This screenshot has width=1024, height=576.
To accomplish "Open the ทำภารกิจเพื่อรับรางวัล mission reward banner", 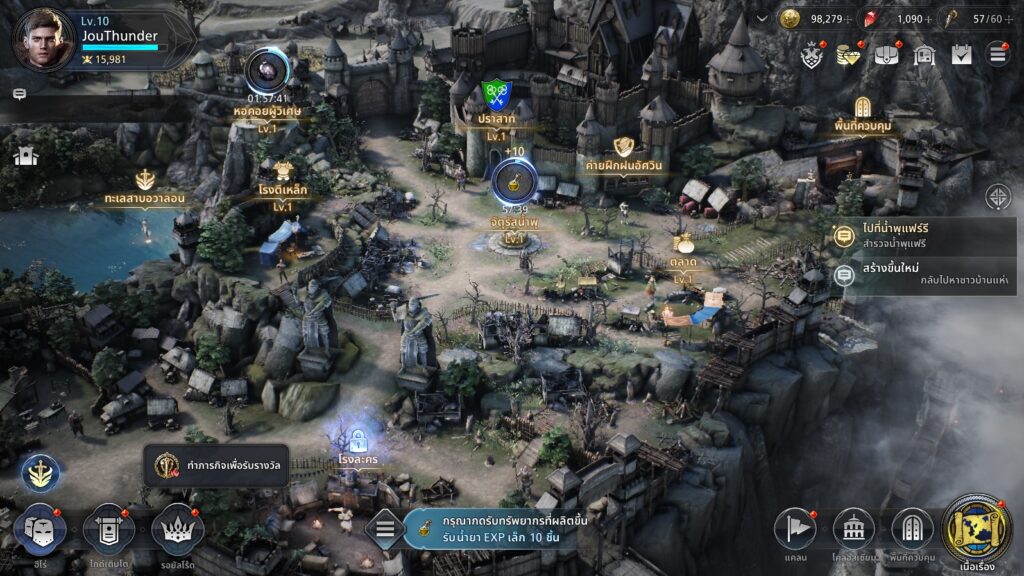I will pos(216,465).
